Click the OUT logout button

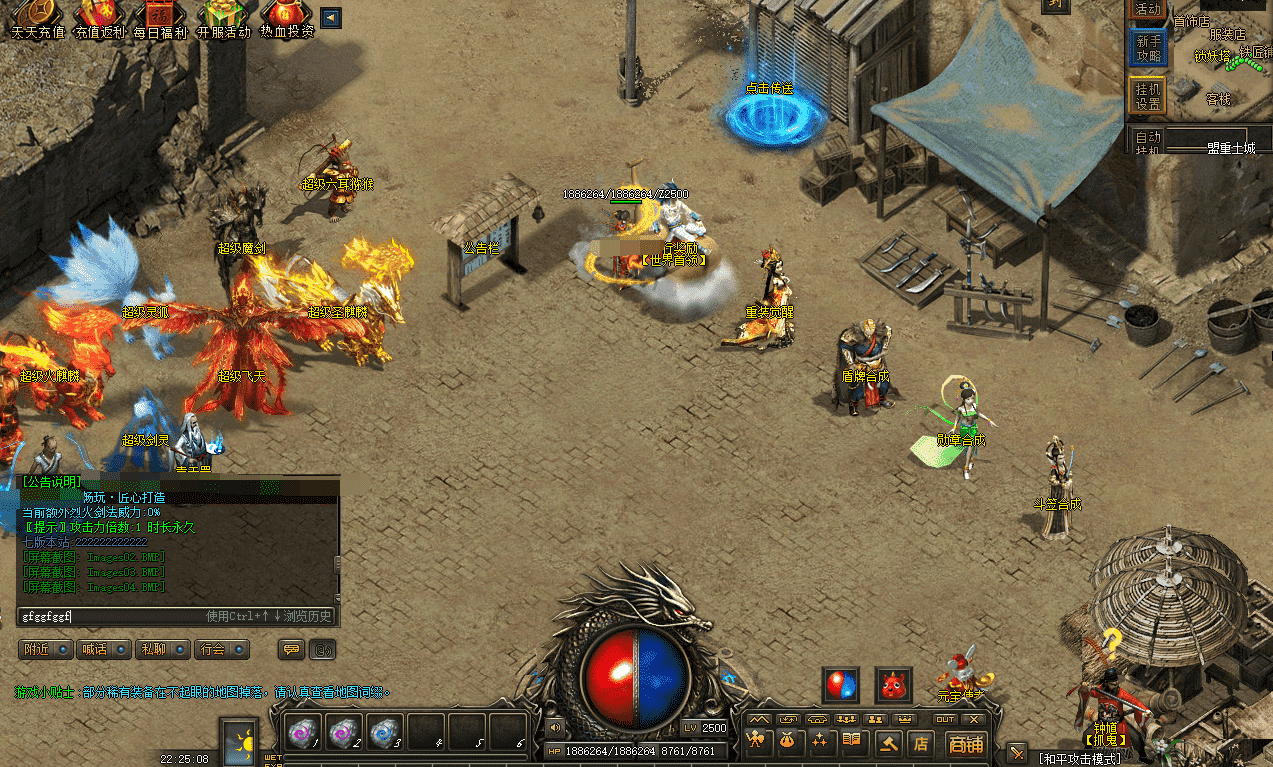[945, 719]
